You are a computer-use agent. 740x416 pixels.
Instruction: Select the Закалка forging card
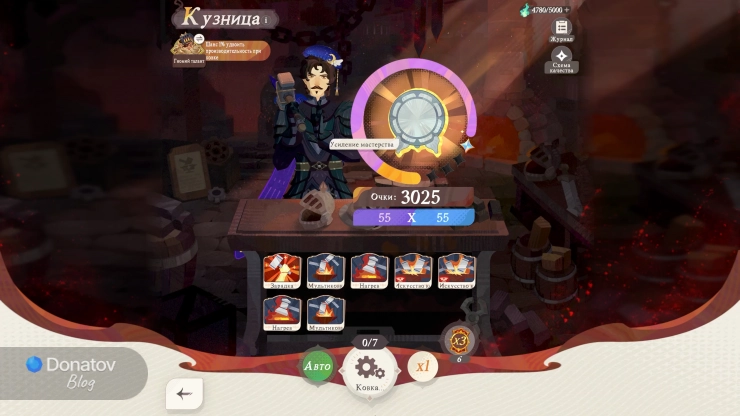[x=281, y=271]
